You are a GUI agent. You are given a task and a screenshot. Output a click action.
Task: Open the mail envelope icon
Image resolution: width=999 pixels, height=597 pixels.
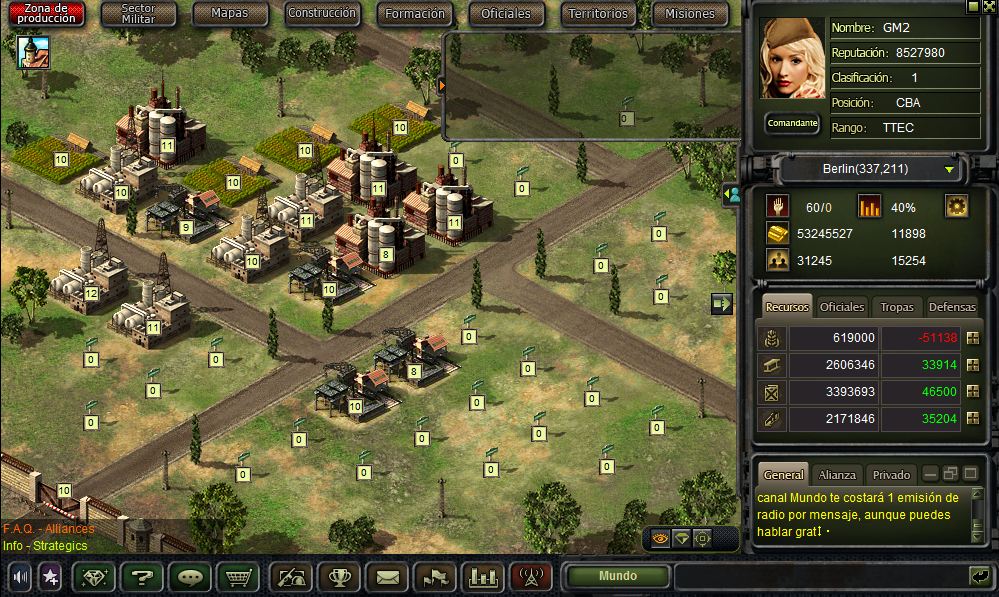(387, 577)
